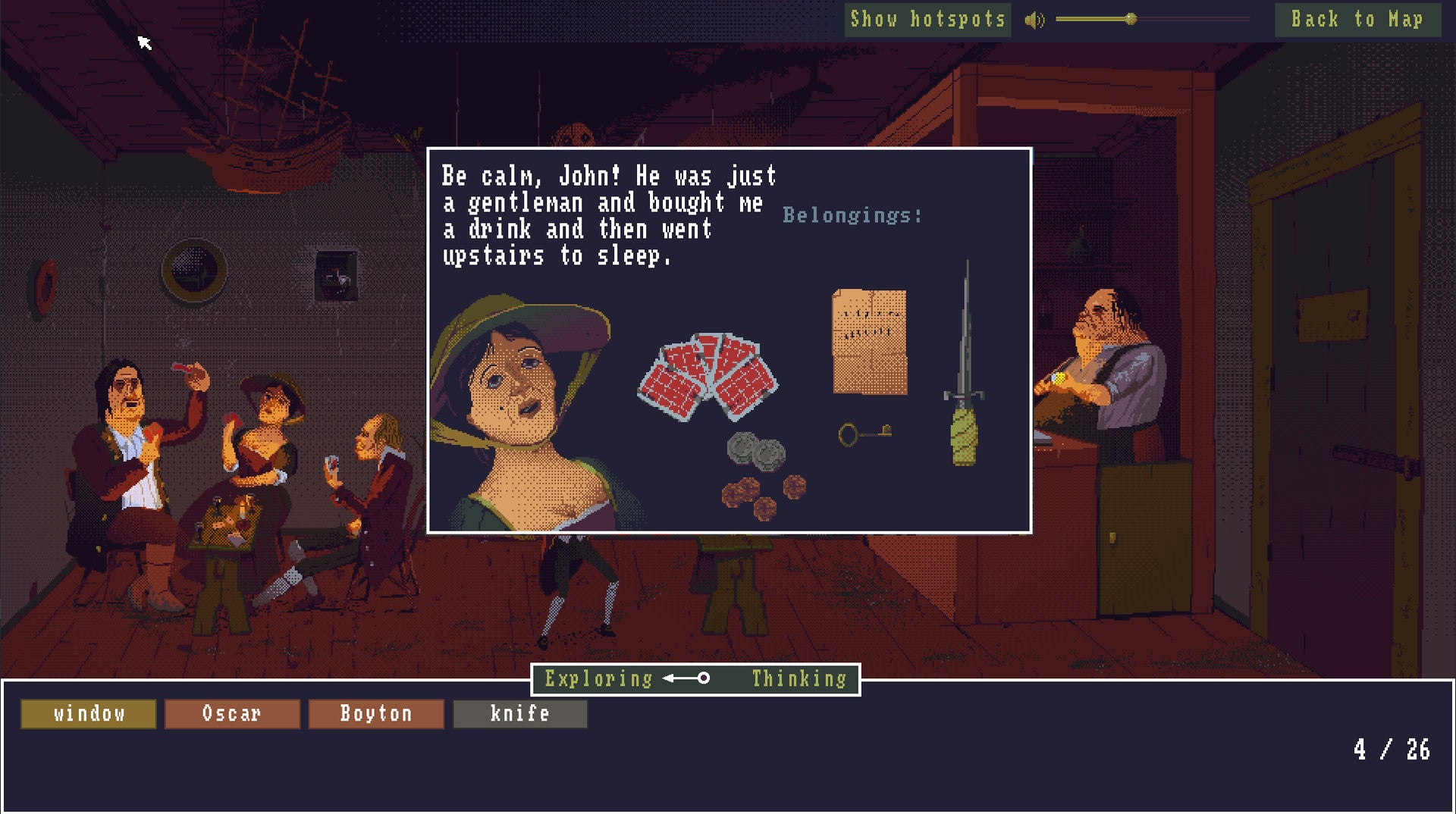Switch to Thinking mode label
The height and width of the screenshot is (814, 1456).
pos(799,679)
